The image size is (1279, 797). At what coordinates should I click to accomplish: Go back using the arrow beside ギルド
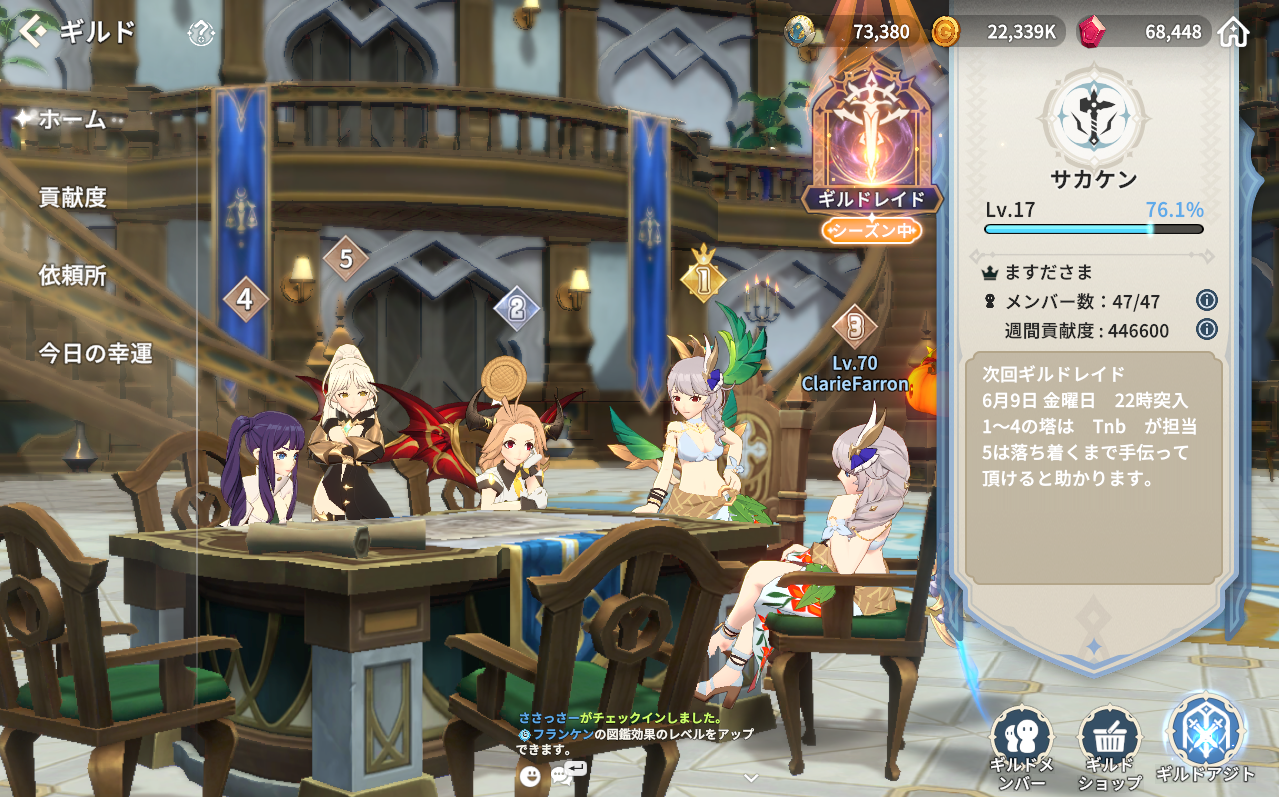point(32,32)
